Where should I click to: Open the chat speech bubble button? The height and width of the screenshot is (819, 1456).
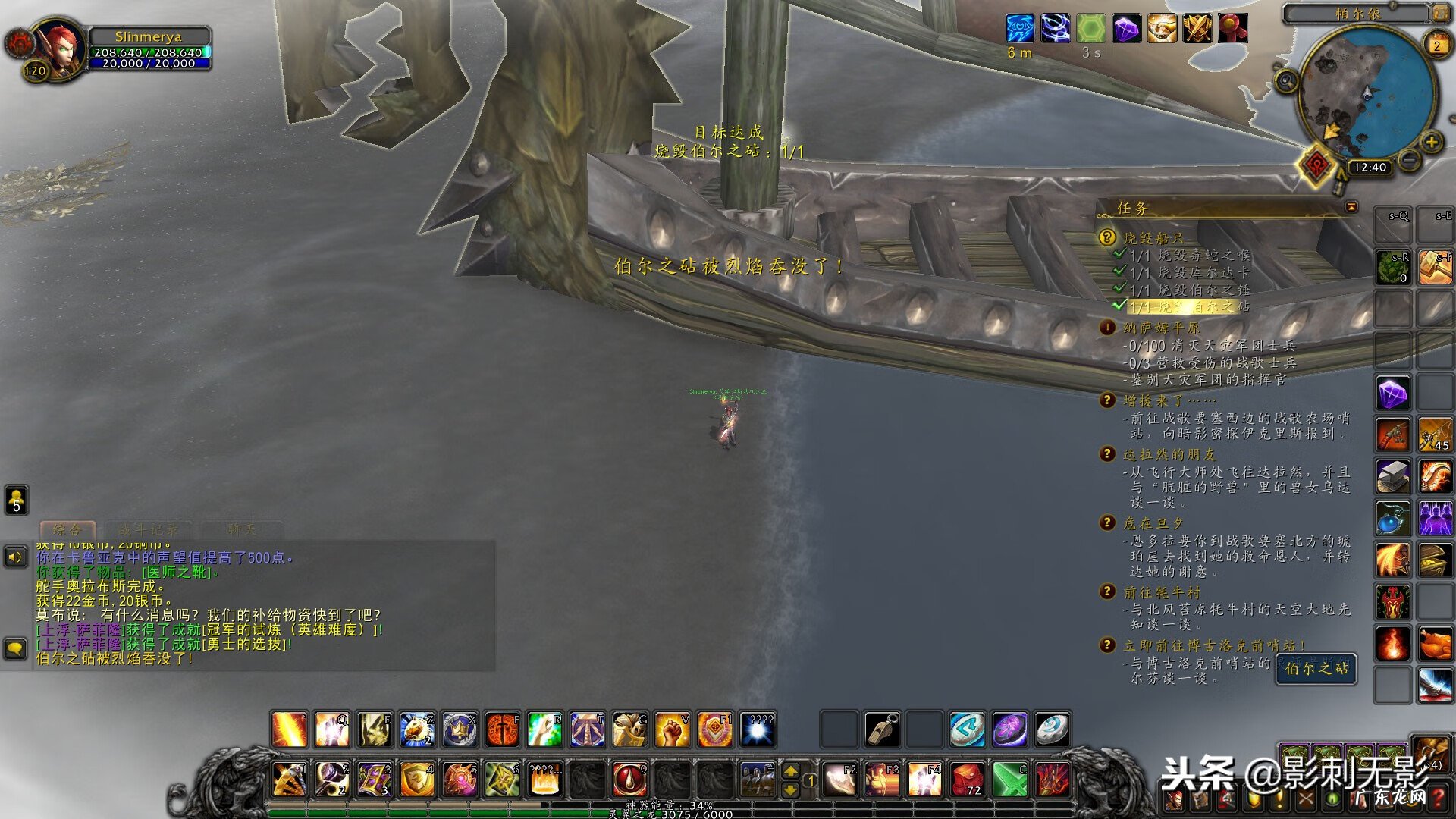[x=15, y=648]
